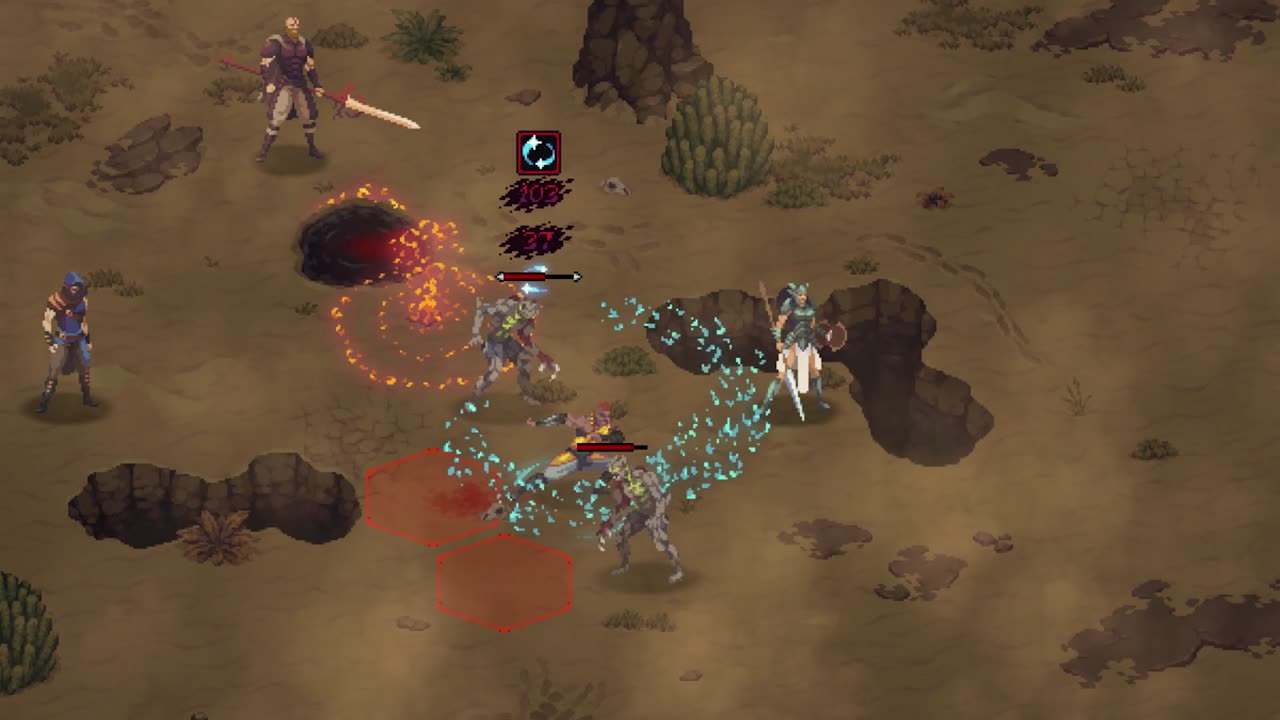Click the circular arrows status icon
This screenshot has width=1280, height=720.
click(x=538, y=153)
